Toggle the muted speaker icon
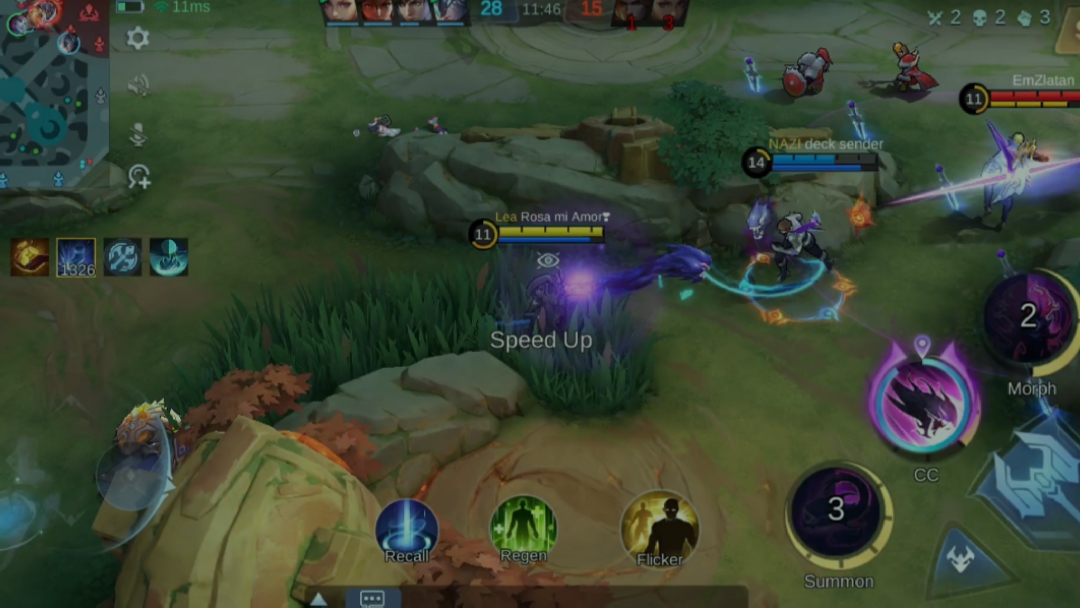This screenshot has height=608, width=1080. click(x=138, y=86)
